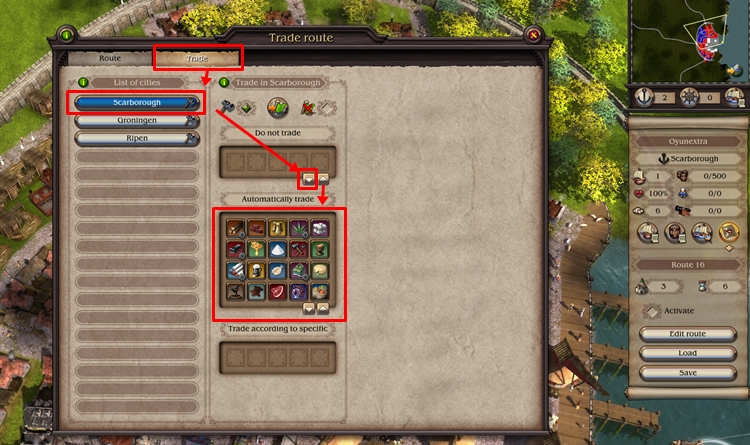Click the down arrow under Do not trade
The image size is (750, 445).
[309, 177]
